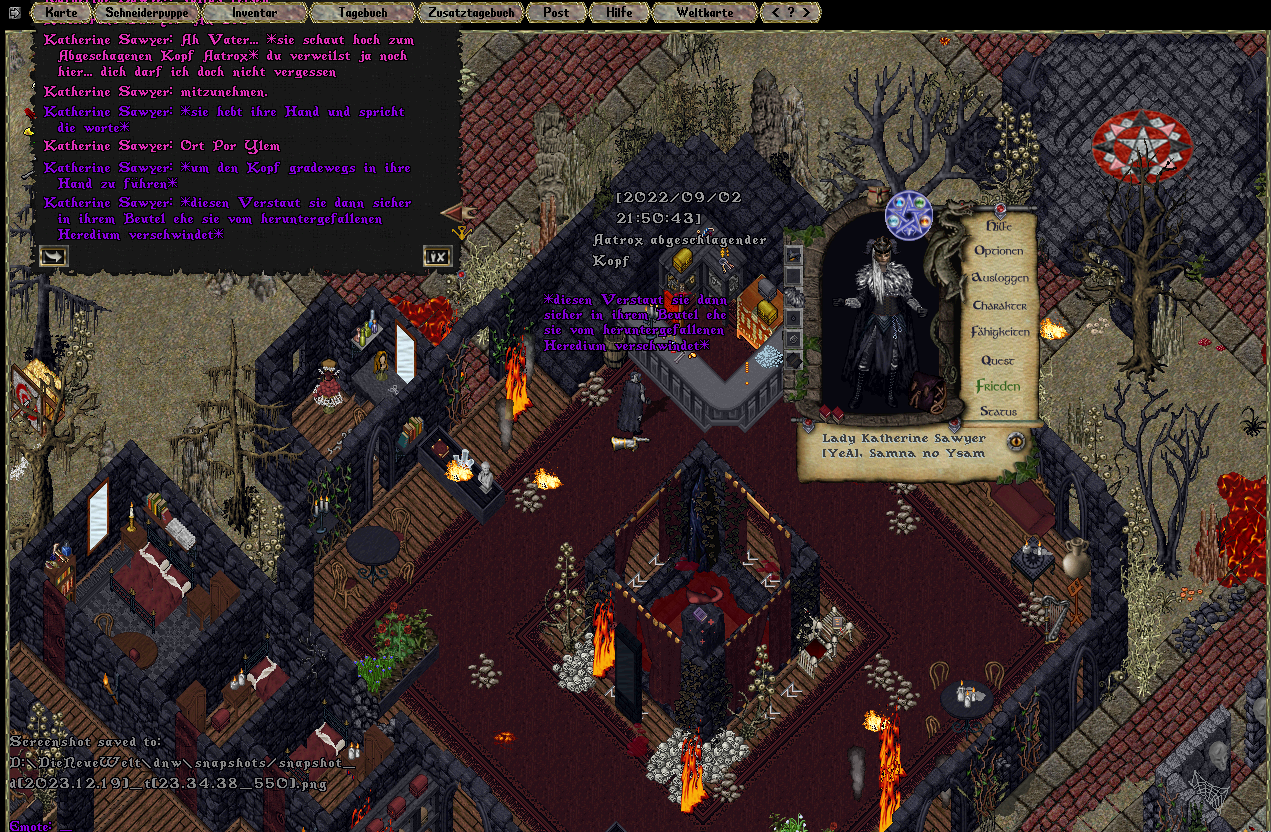
Task: Open the Karte menu
Action: click(x=61, y=13)
